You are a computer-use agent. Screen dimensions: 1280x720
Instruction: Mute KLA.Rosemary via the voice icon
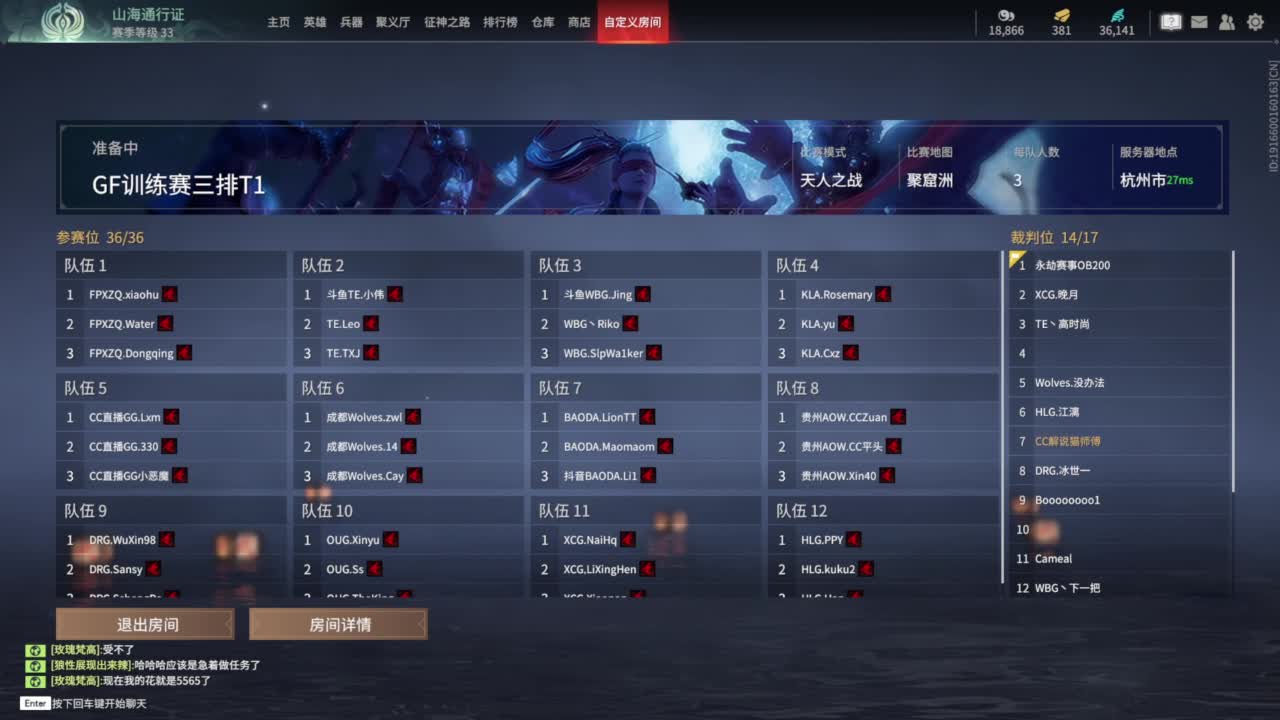(882, 294)
